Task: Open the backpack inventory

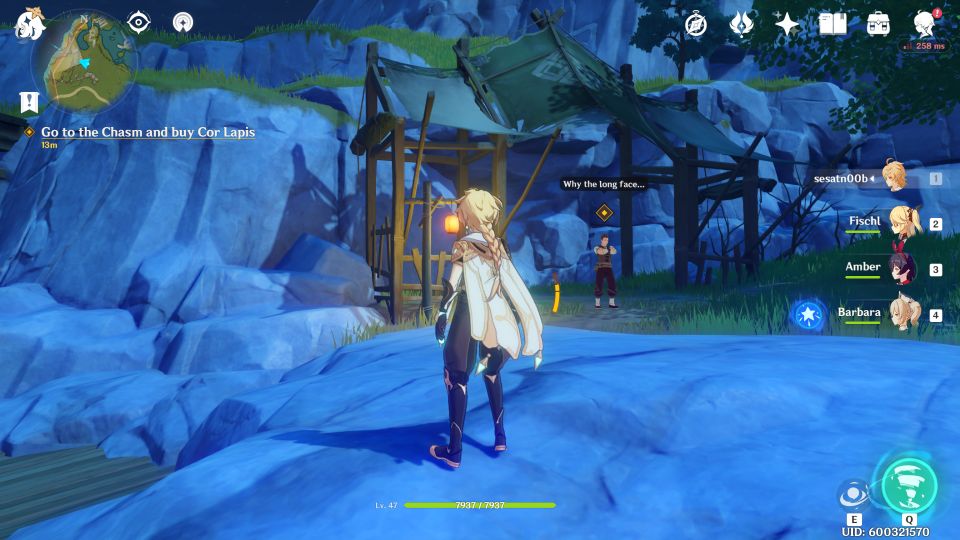Action: tap(878, 24)
